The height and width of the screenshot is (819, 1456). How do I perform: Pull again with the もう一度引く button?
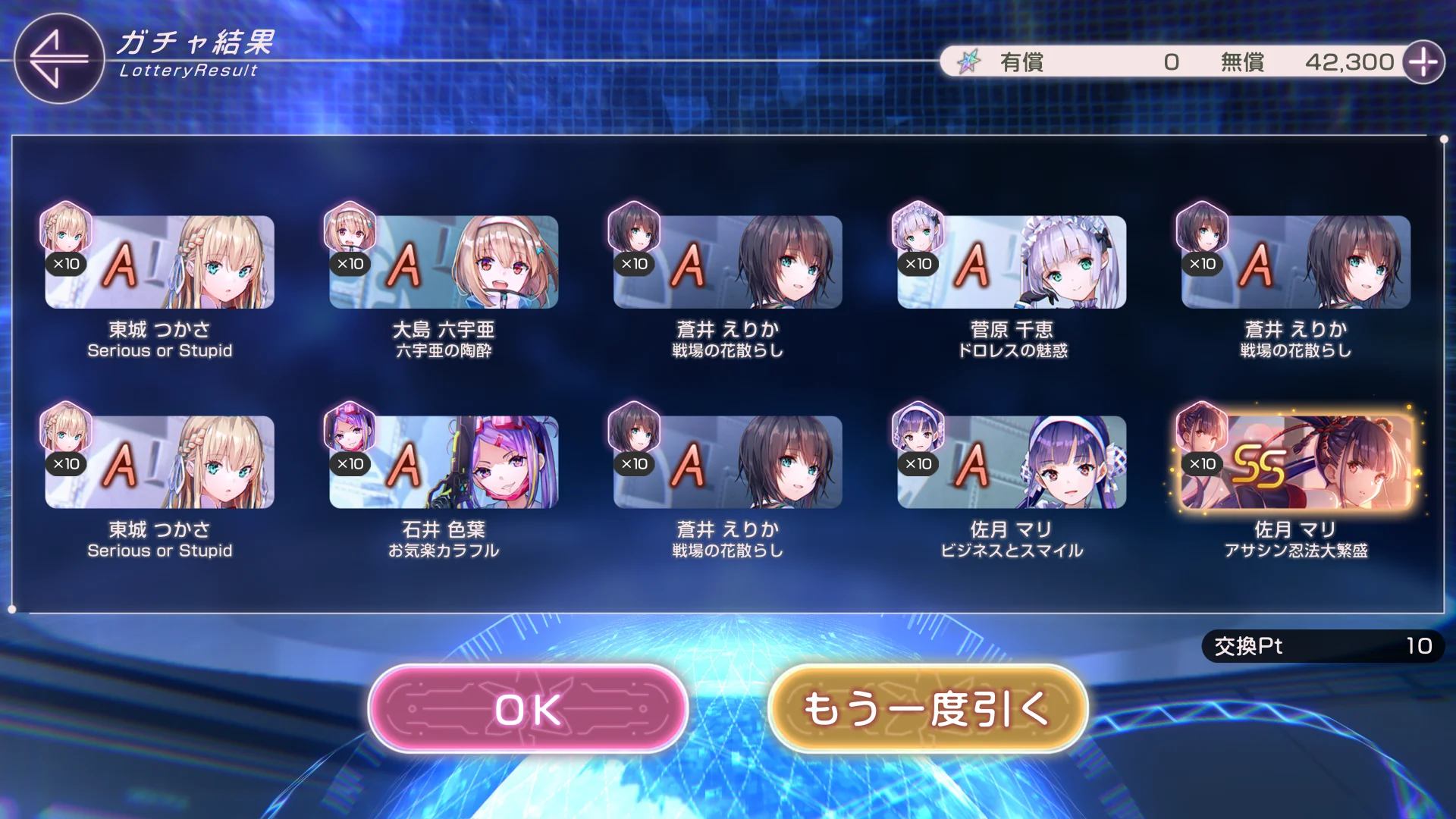[x=927, y=709]
